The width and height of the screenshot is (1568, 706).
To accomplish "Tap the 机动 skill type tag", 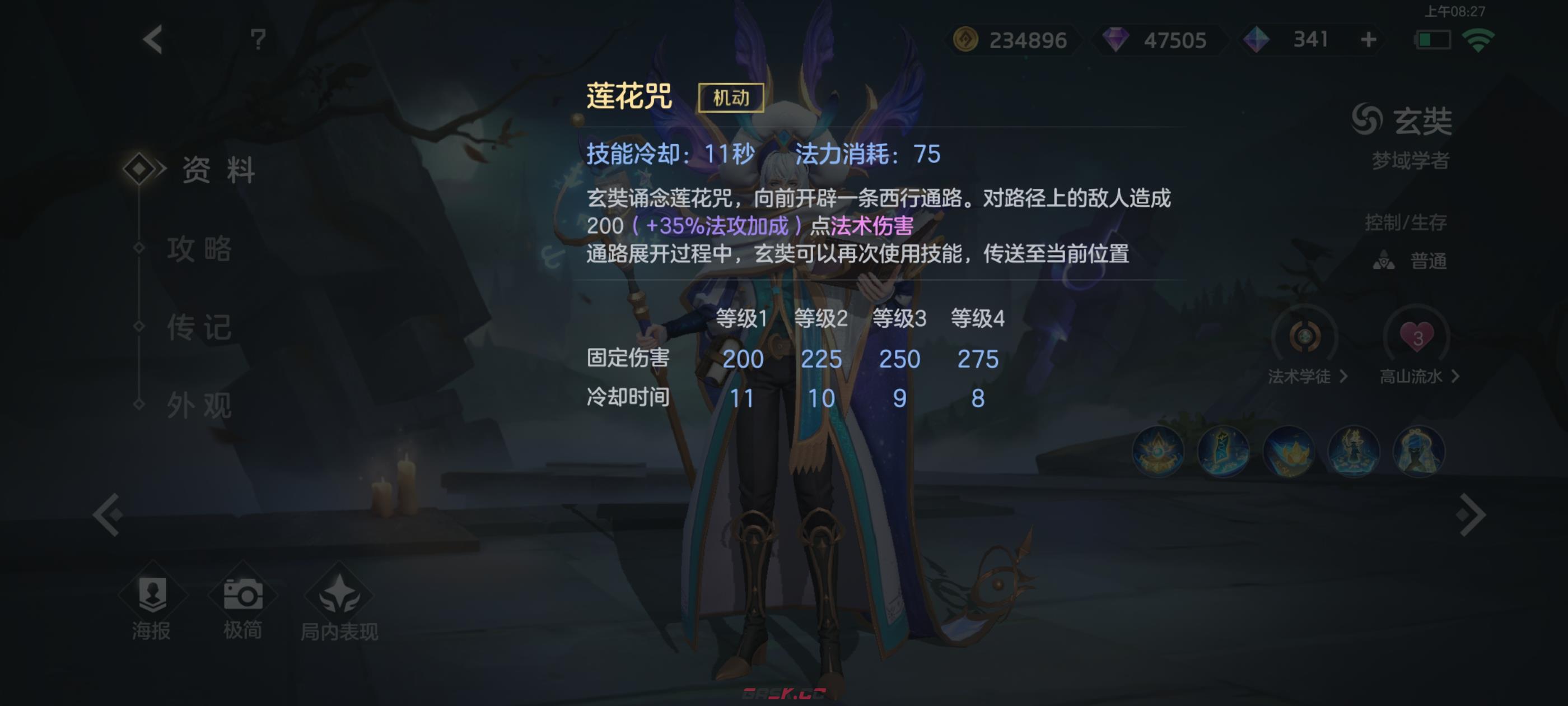I will (x=732, y=97).
